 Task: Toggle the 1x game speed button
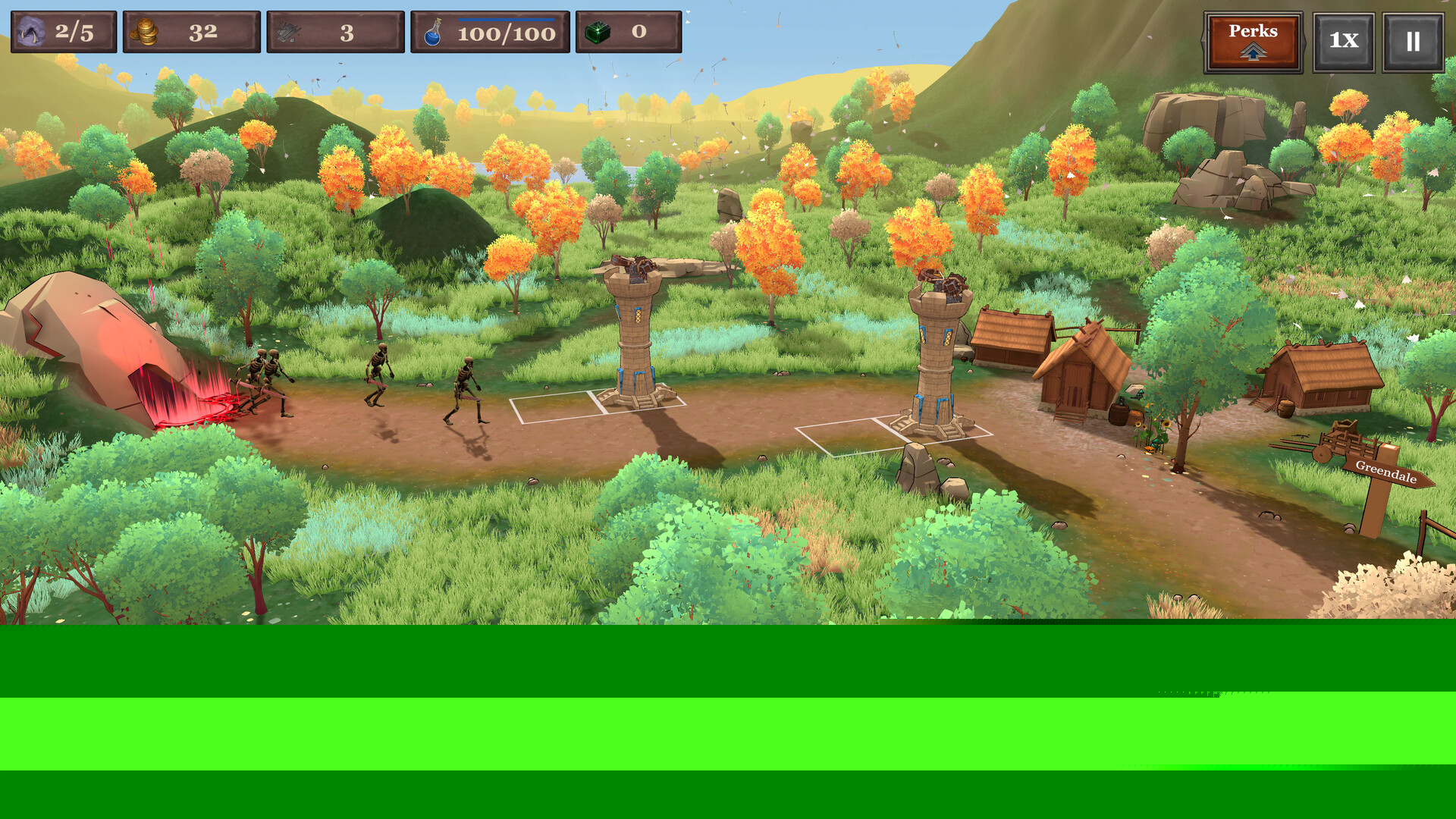tap(1343, 42)
